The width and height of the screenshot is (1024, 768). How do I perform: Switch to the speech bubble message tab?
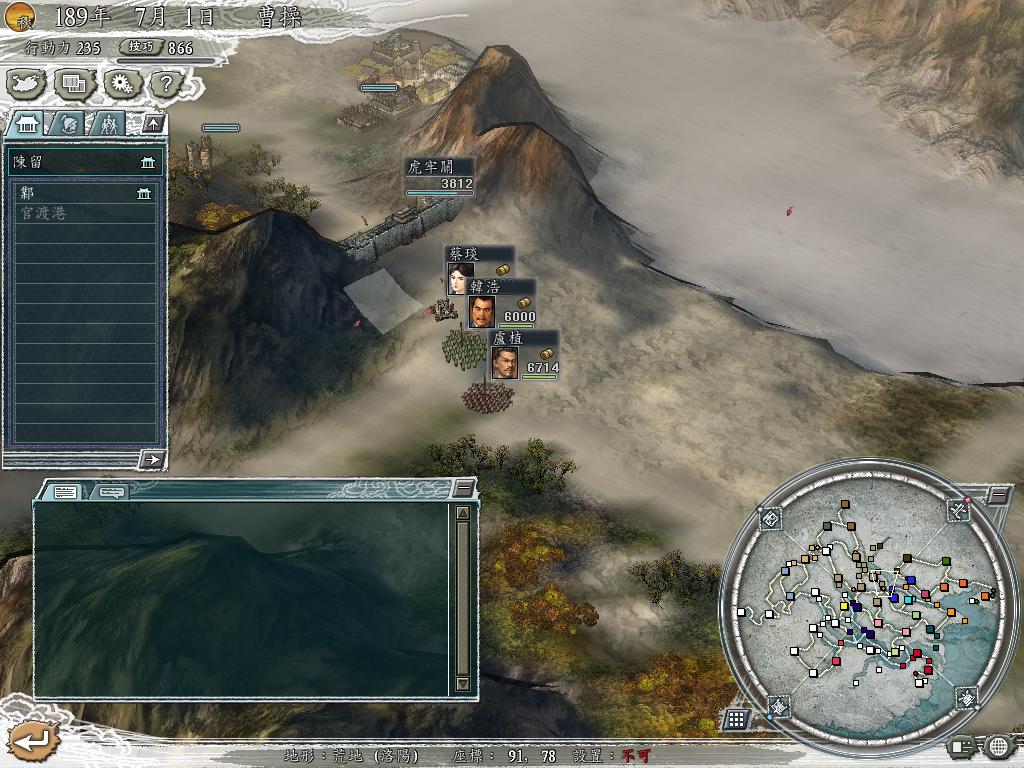click(110, 491)
